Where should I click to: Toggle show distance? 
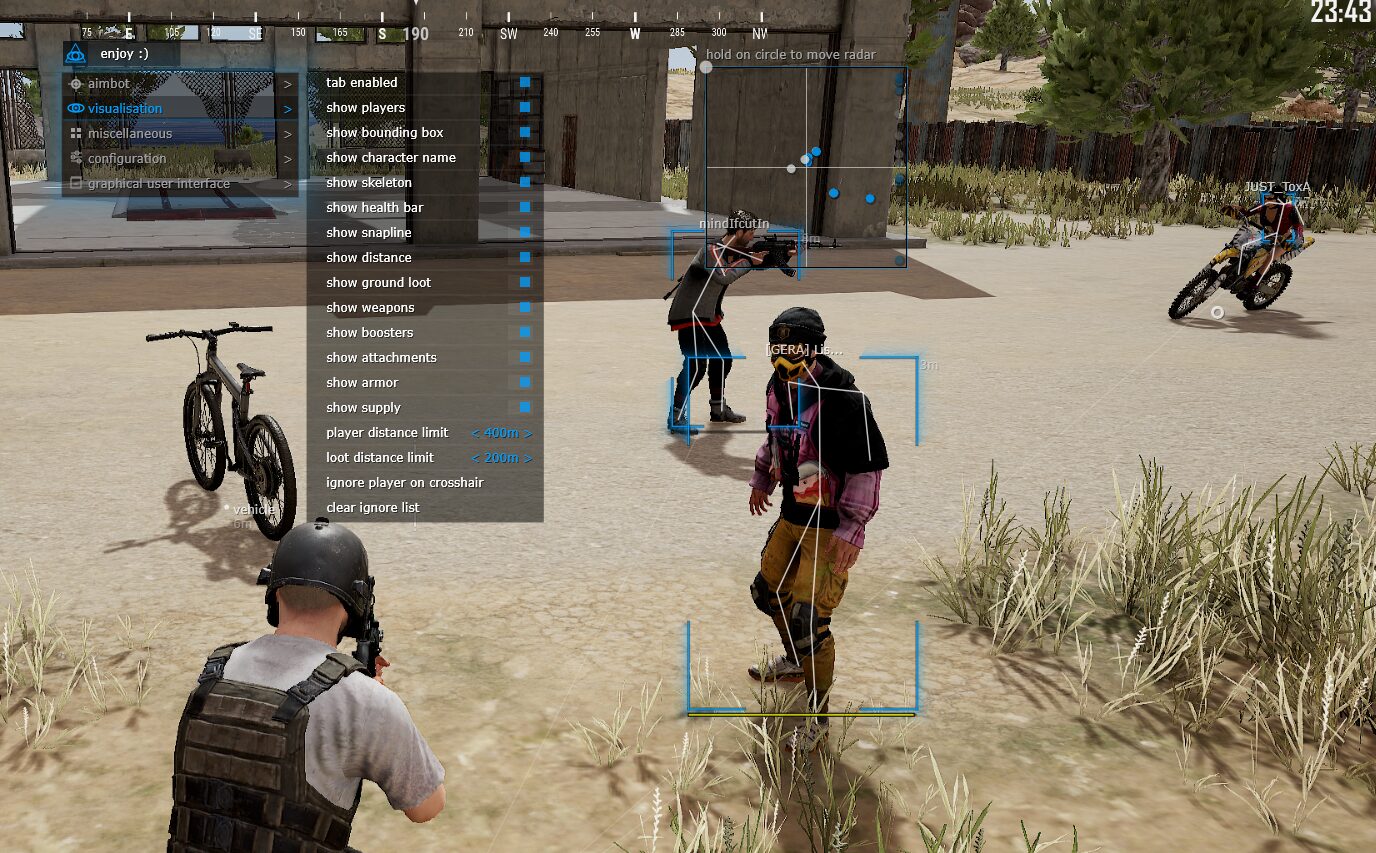click(525, 257)
